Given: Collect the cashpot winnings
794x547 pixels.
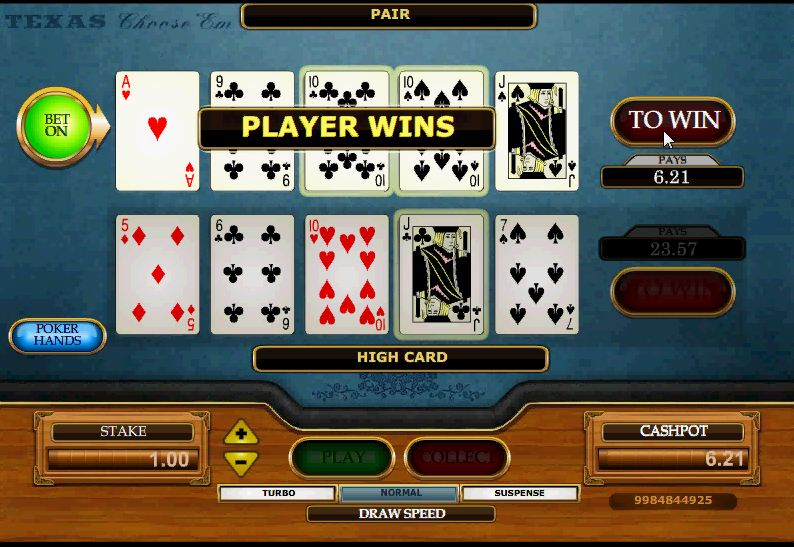Looking at the screenshot, I should 457,458.
